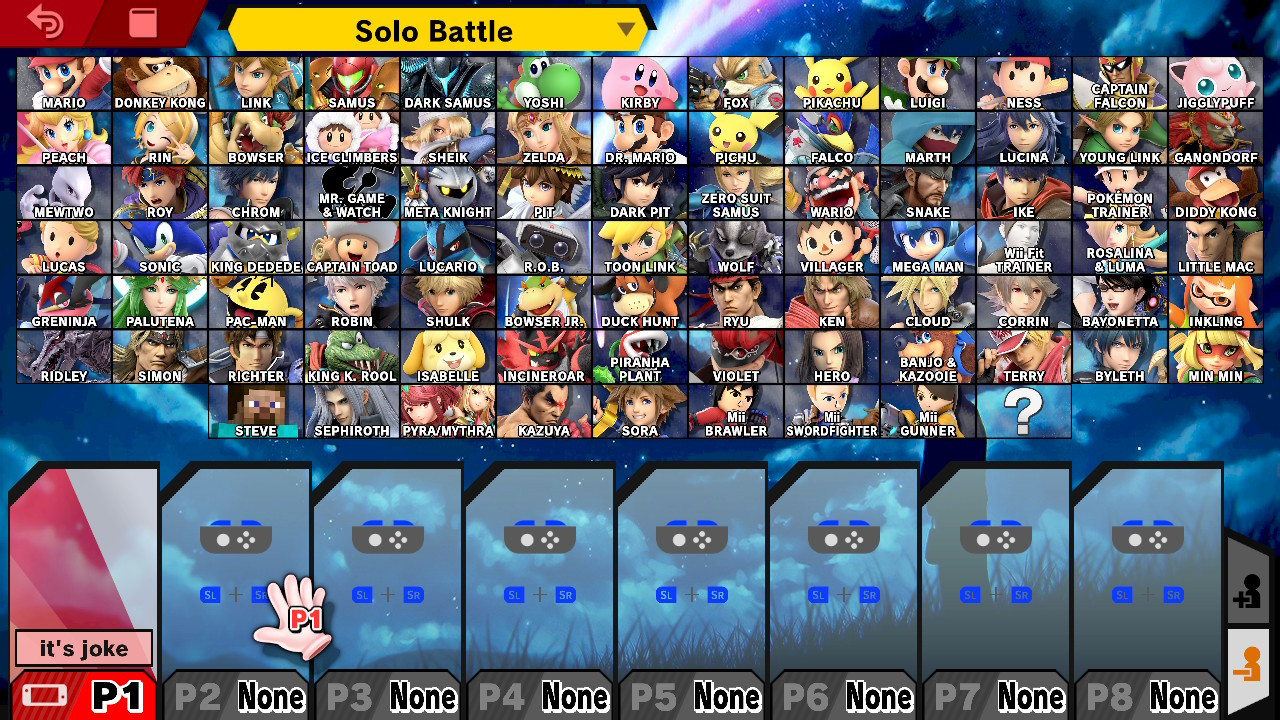Select Mario's character portrait
Viewport: 1280px width, 720px height.
point(63,80)
